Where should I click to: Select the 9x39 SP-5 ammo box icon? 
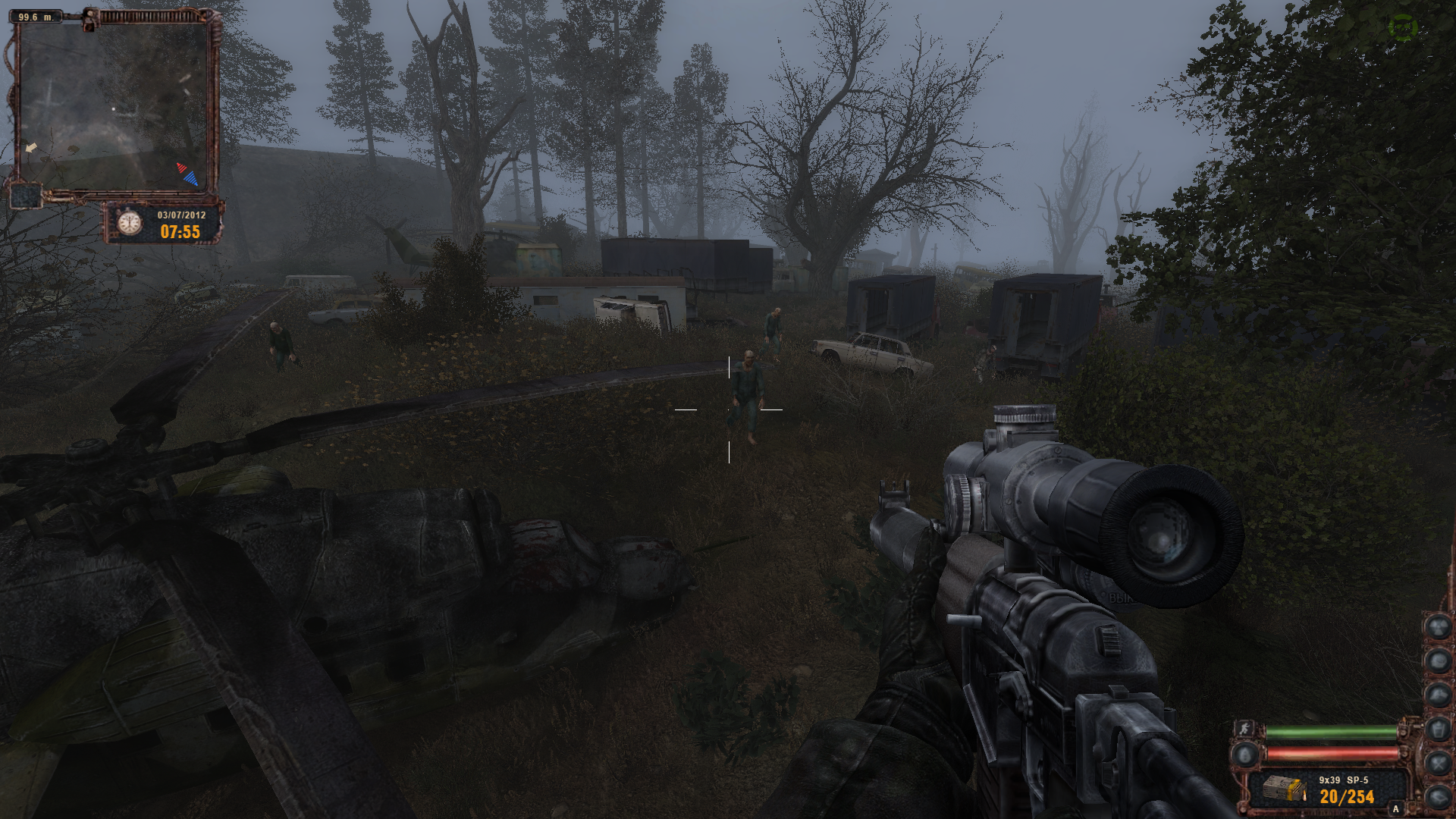pos(1284,790)
